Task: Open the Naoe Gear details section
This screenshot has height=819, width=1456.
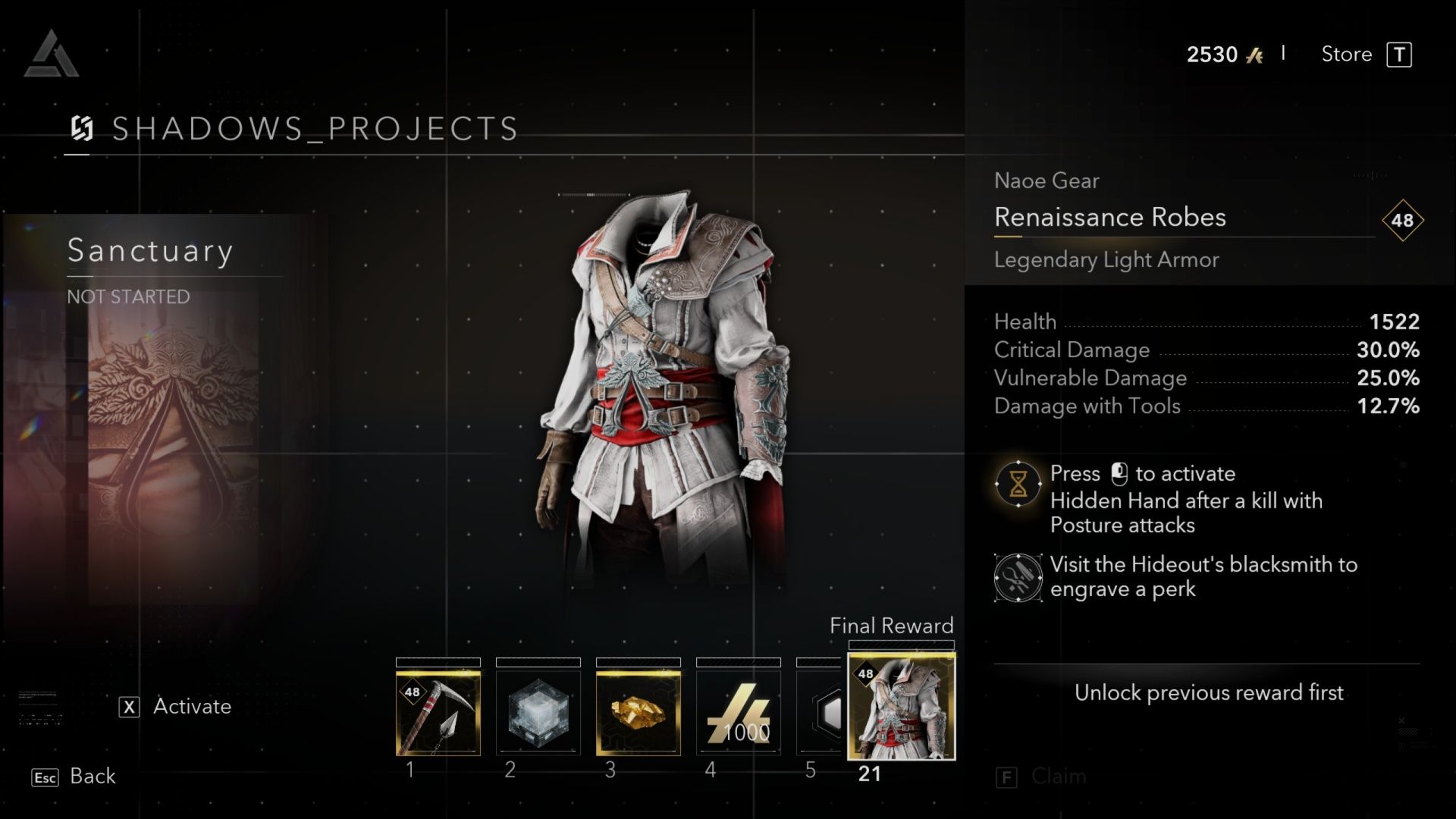Action: (x=1047, y=180)
